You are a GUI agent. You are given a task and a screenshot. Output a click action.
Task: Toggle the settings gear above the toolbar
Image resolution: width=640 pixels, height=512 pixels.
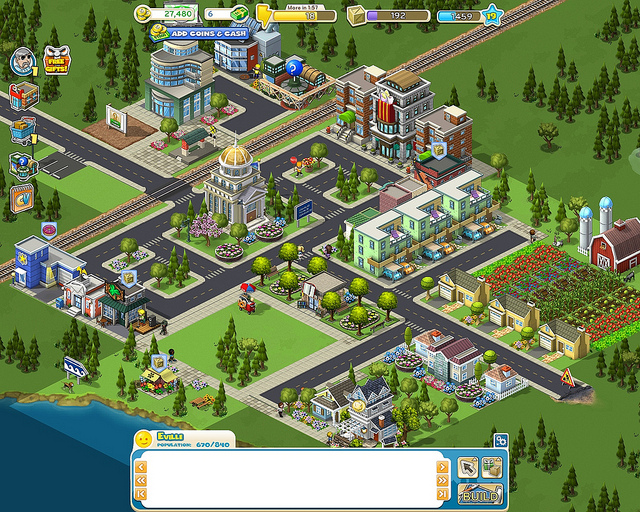click(x=501, y=439)
